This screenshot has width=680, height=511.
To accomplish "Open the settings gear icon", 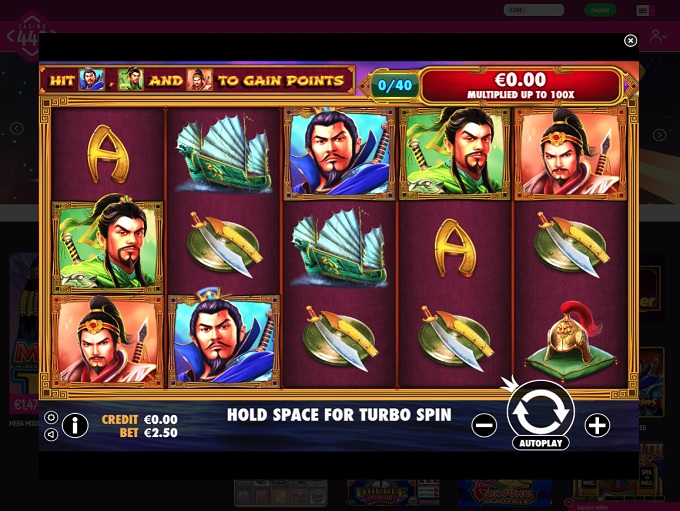I will 51,418.
